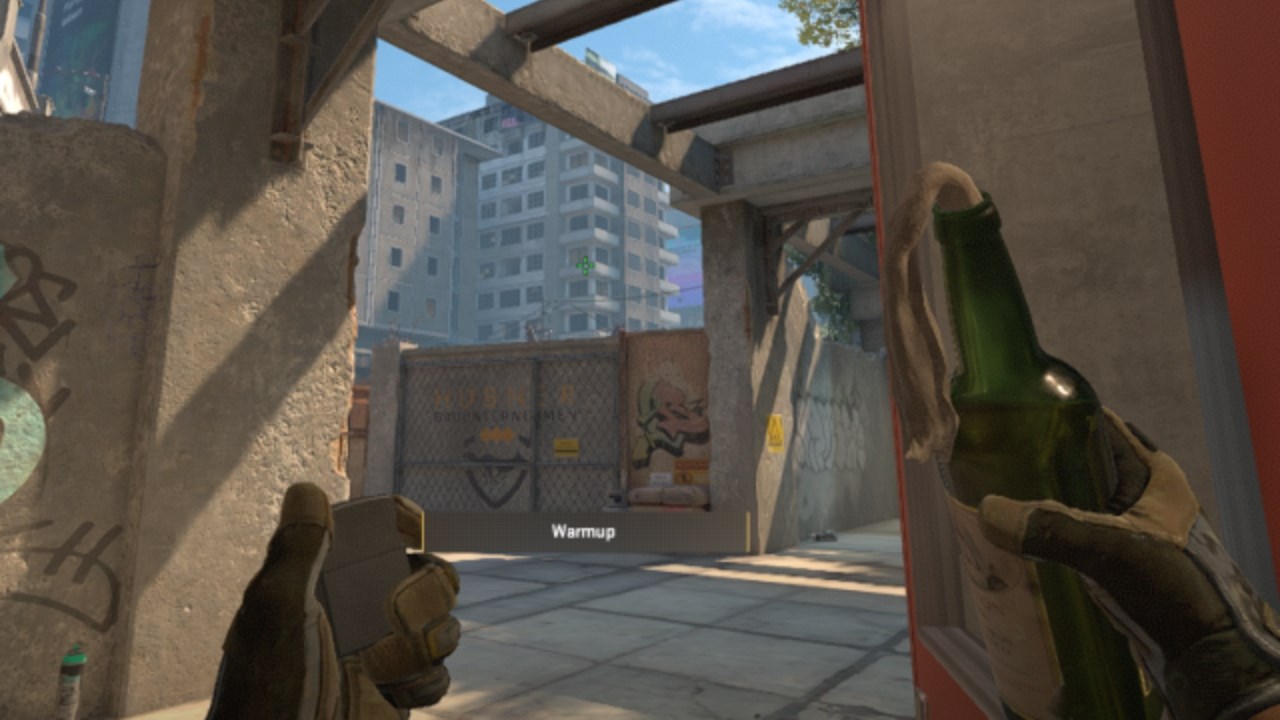Viewport: 1280px width, 720px height.
Task: Click the Warmup banner text
Action: [x=583, y=532]
